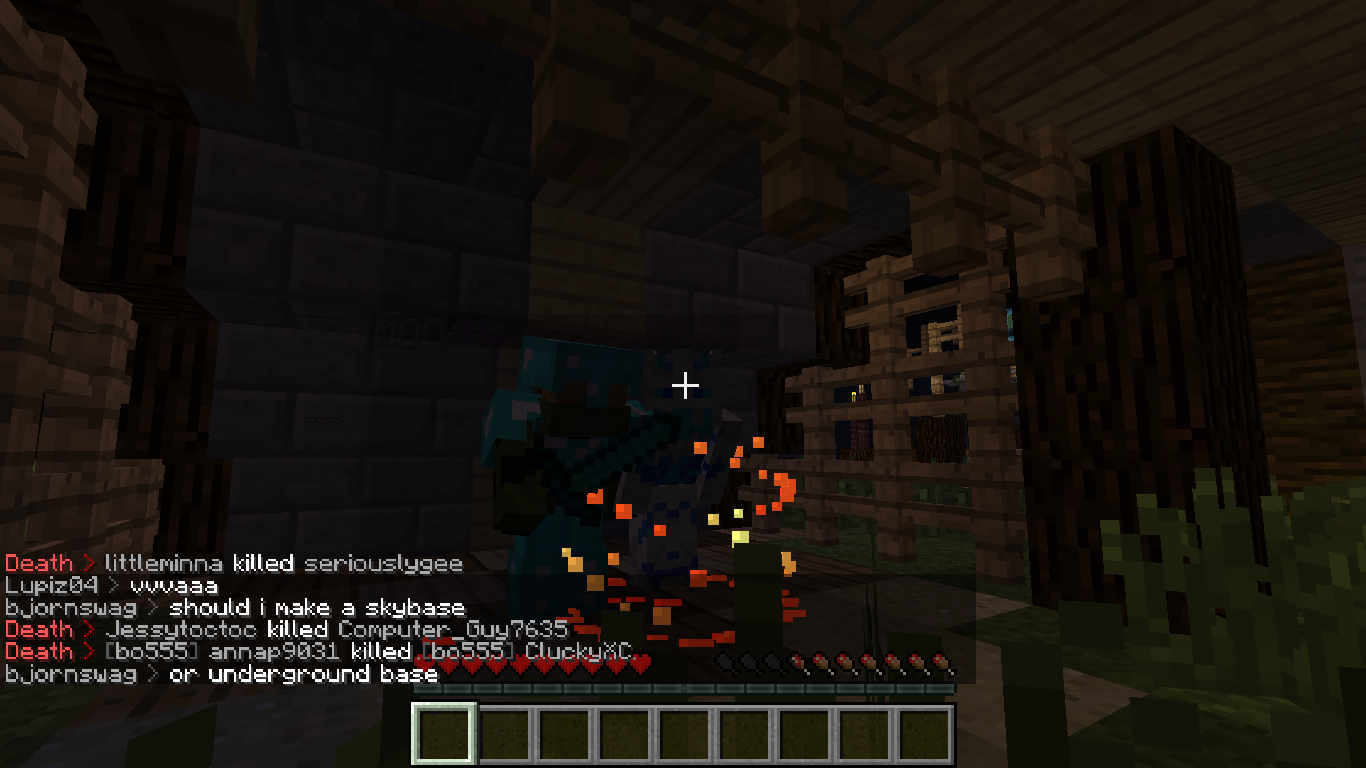The height and width of the screenshot is (768, 1366).
Task: Click bjornswag's "or underground base" chat message
Action: 303,674
